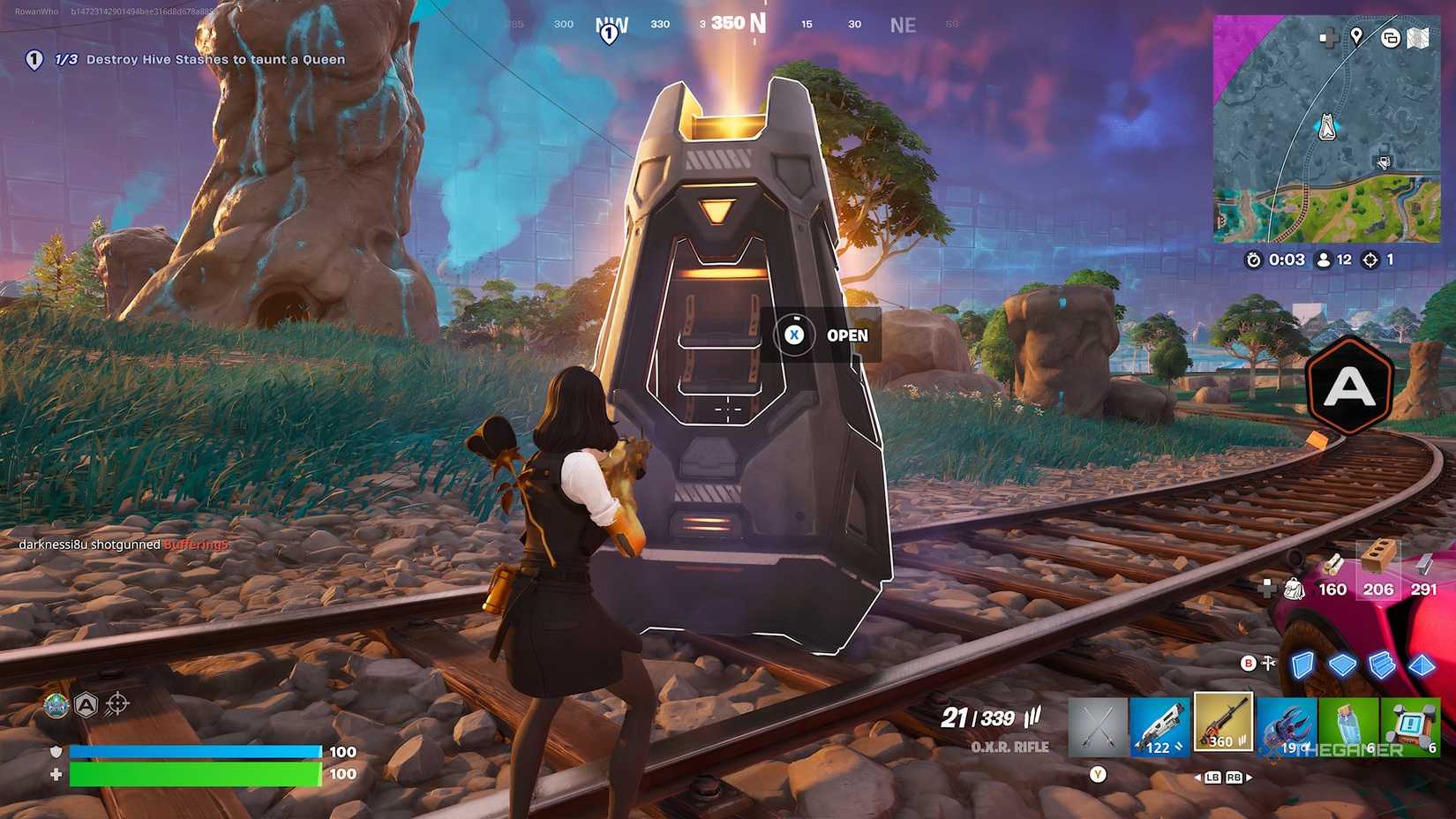Click the left arrow beside the LB prompt
The height and width of the screenshot is (819, 1456).
1199,777
